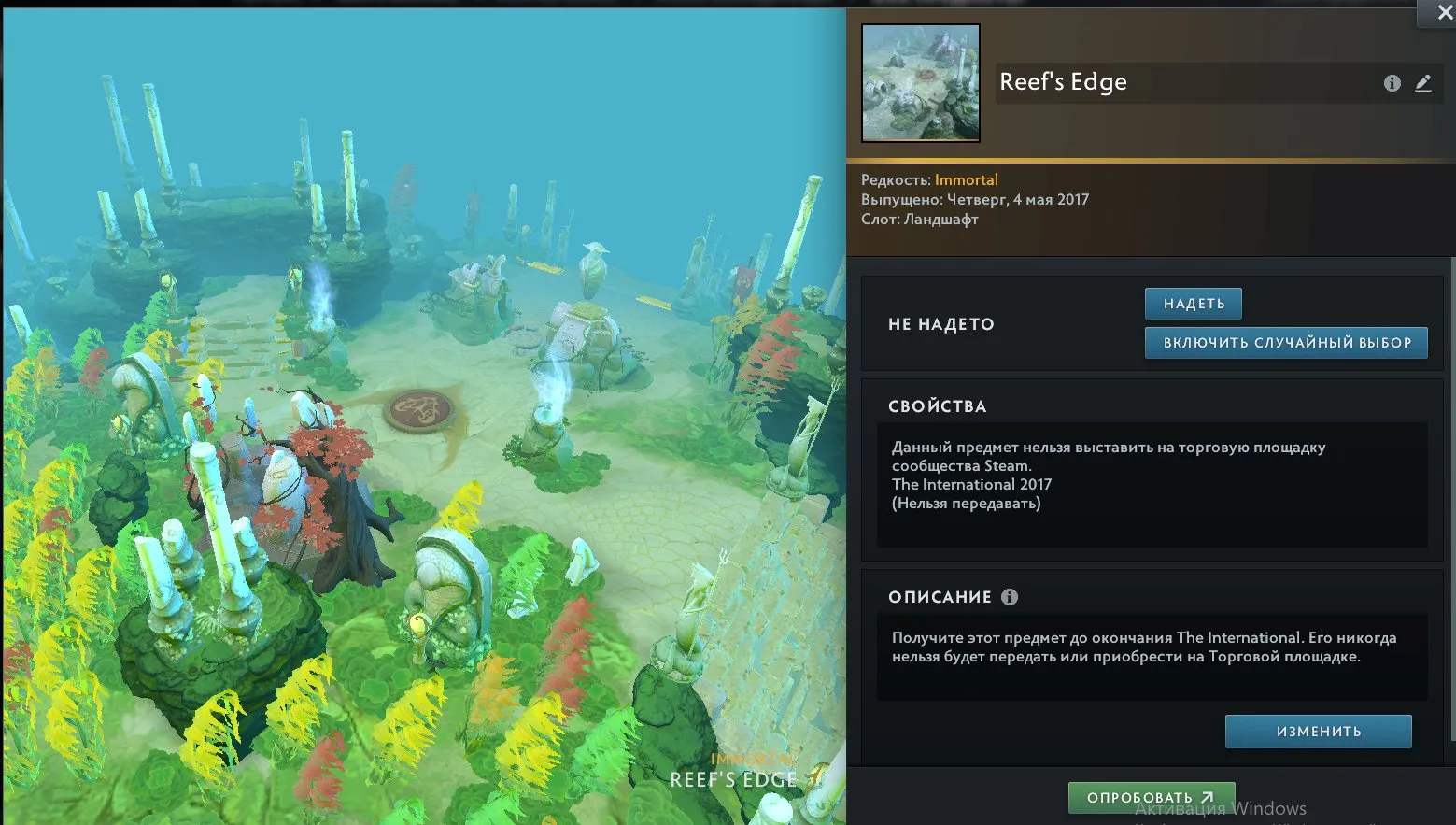Click the Immortal rarity label

pyautogui.click(x=967, y=178)
